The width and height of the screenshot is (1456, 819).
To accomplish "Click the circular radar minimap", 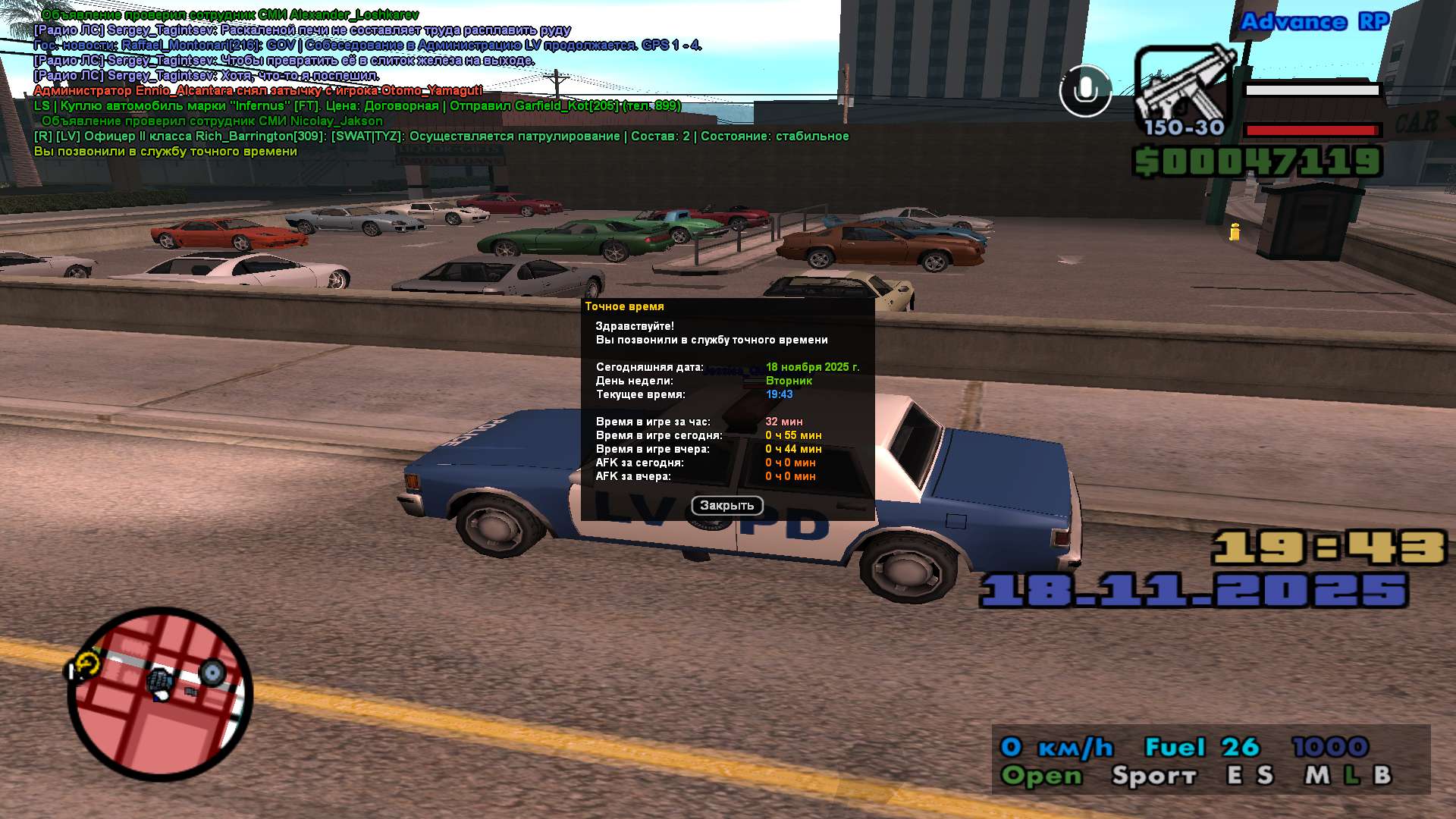I will click(160, 694).
